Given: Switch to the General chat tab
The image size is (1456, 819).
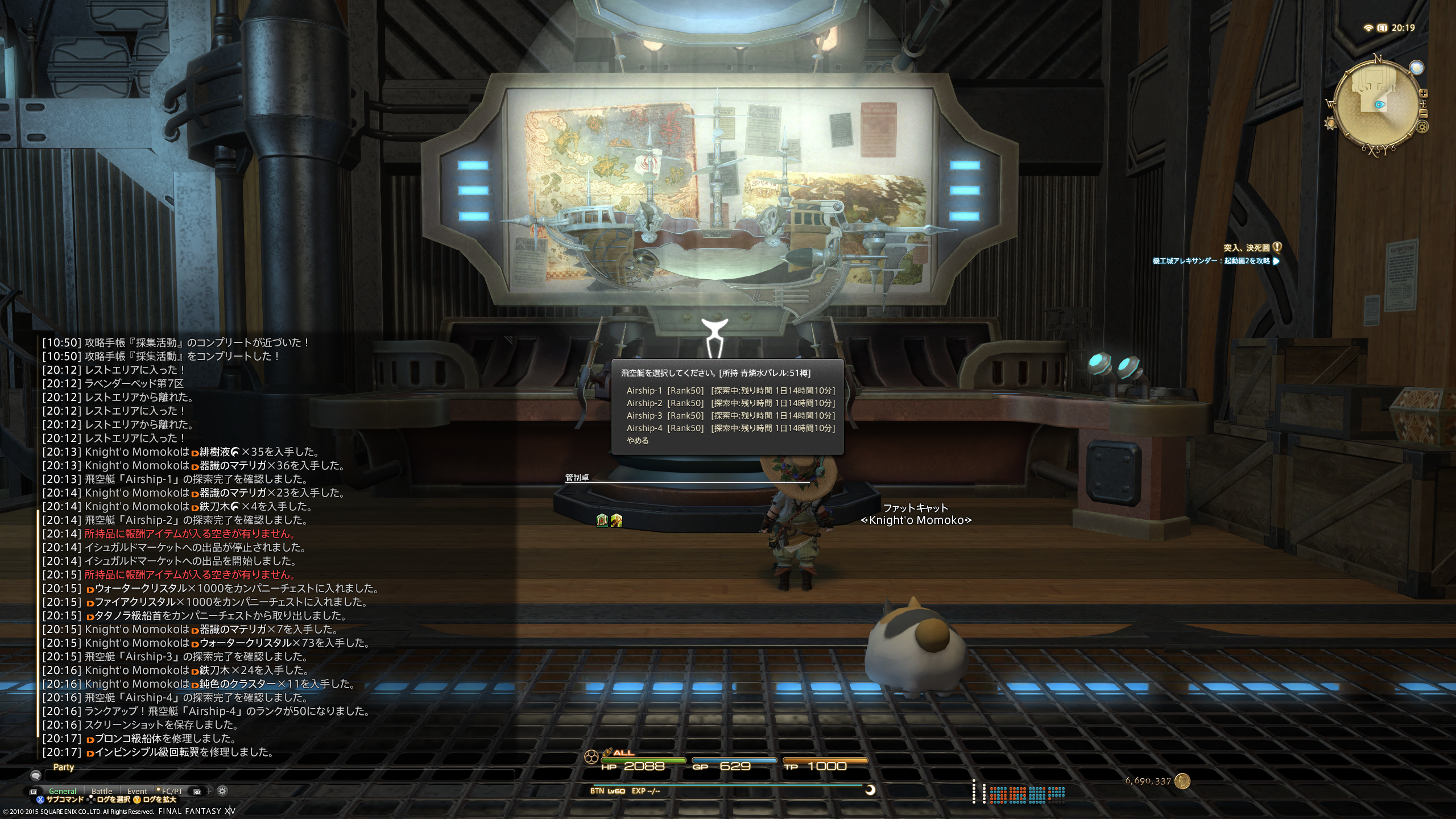Looking at the screenshot, I should tap(63, 791).
